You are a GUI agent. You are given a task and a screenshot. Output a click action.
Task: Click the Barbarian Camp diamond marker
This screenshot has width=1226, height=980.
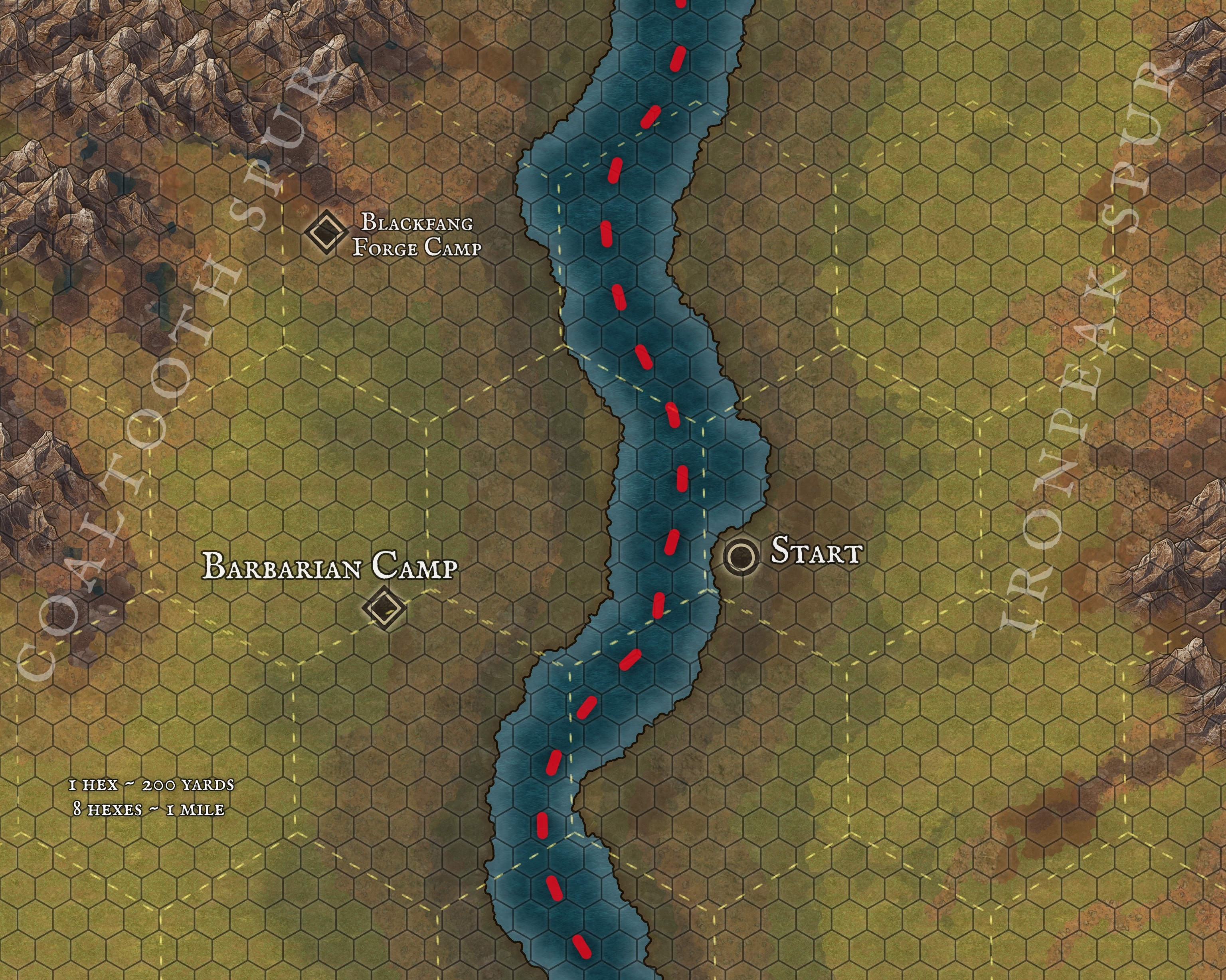pos(384,608)
